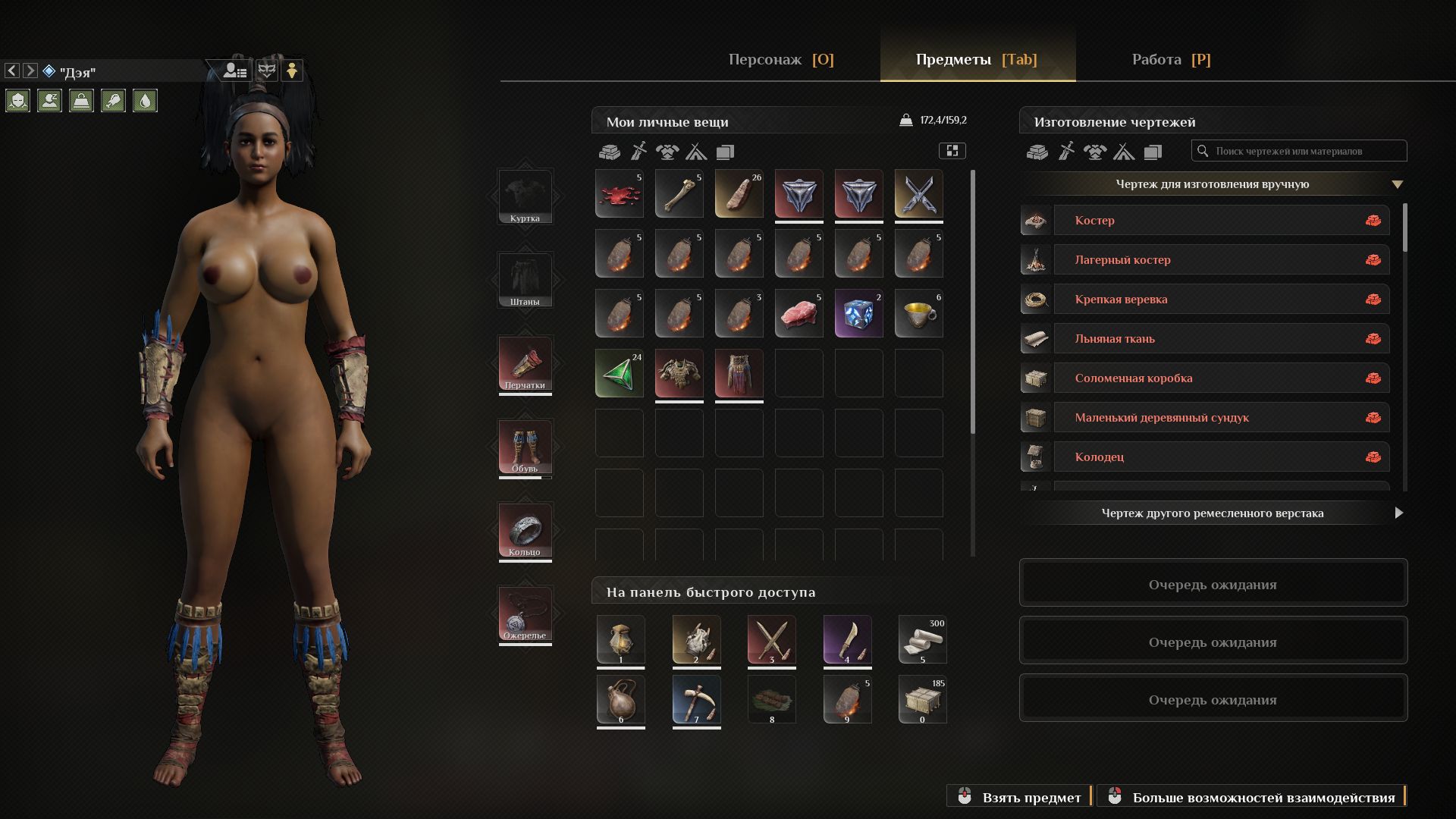Switch to the Персонаж tab
Screen dimensions: 1456x819
(780, 59)
